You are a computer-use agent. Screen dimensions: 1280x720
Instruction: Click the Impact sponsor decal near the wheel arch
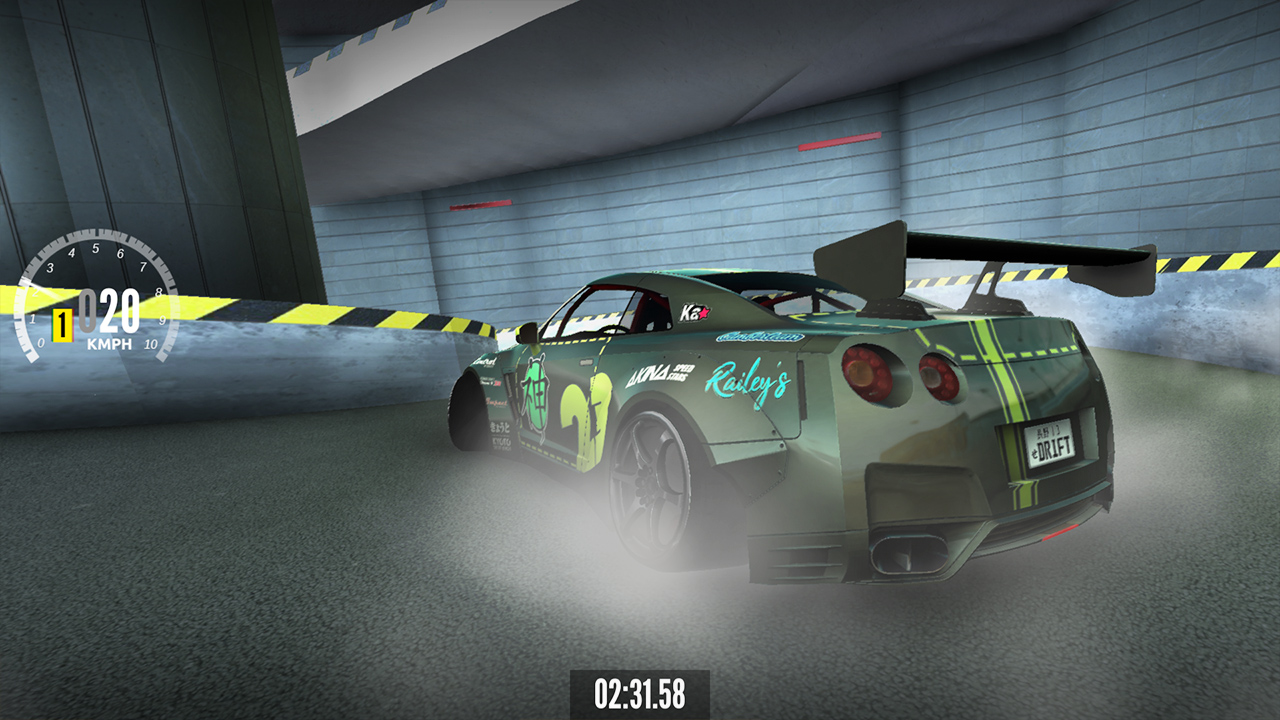click(496, 404)
